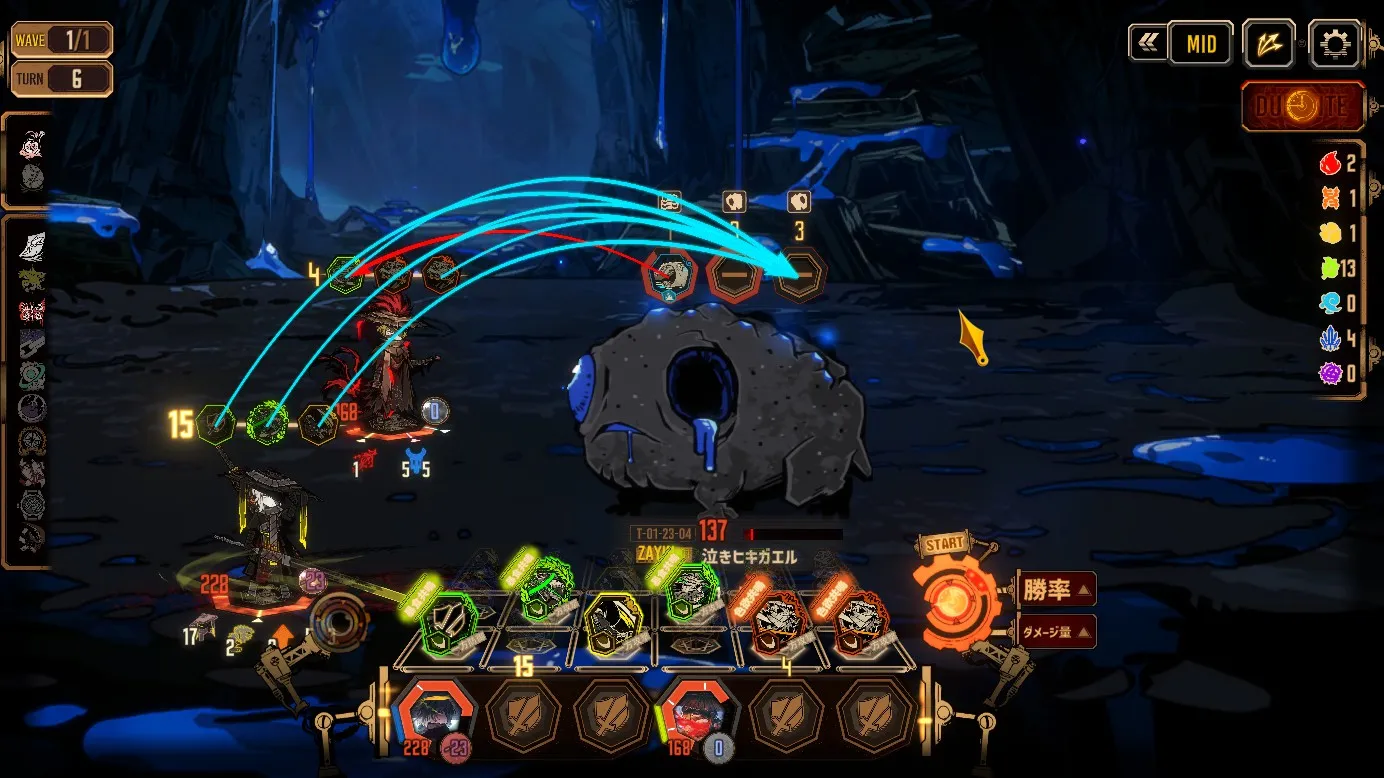Activate the Duo Te clock button
This screenshot has width=1384, height=778.
[x=1303, y=107]
